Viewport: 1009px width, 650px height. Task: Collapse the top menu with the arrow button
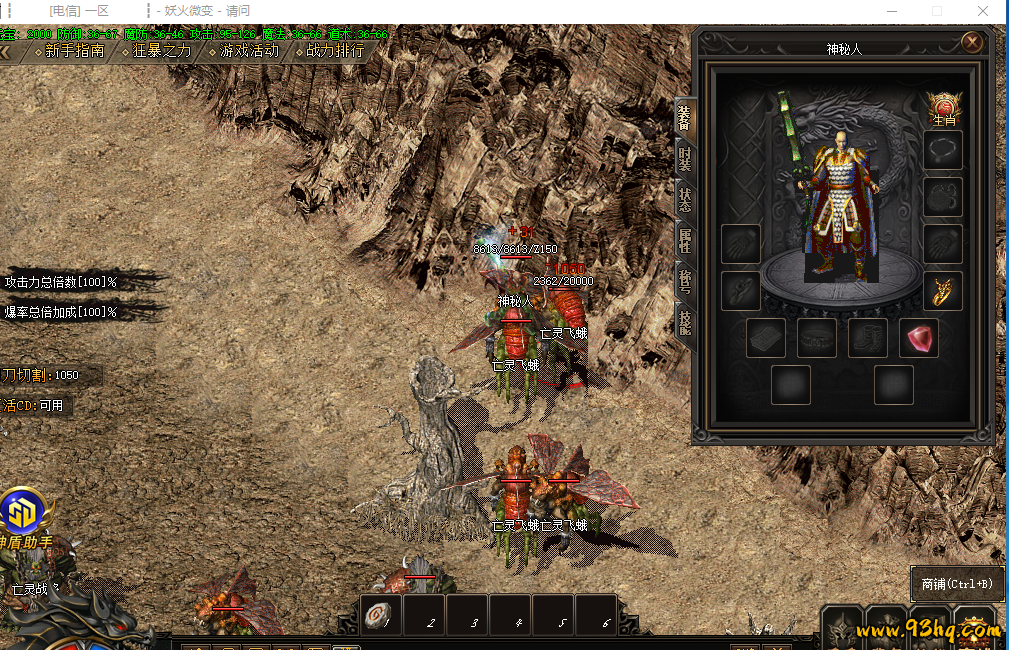point(6,51)
